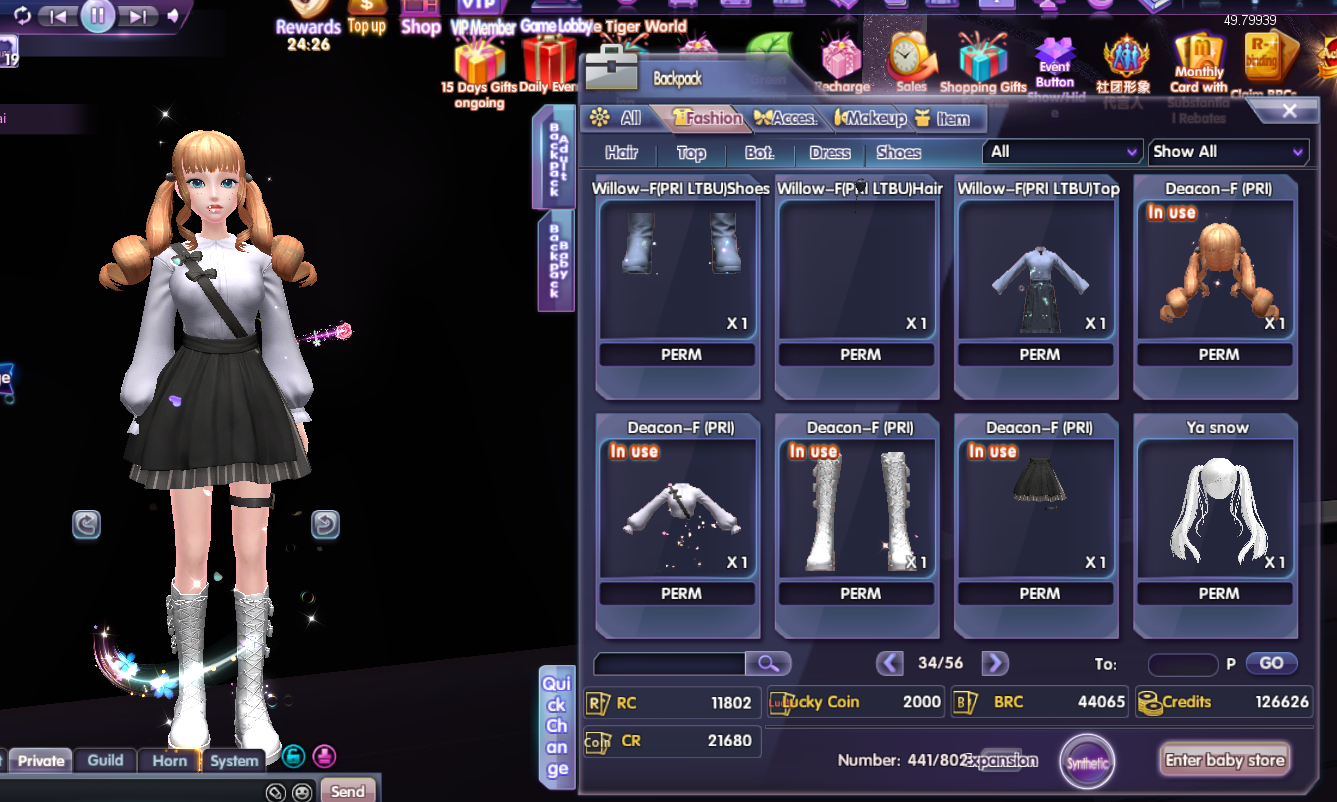Select the Willow-F Top item
This screenshot has height=802, width=1337.
(1039, 270)
